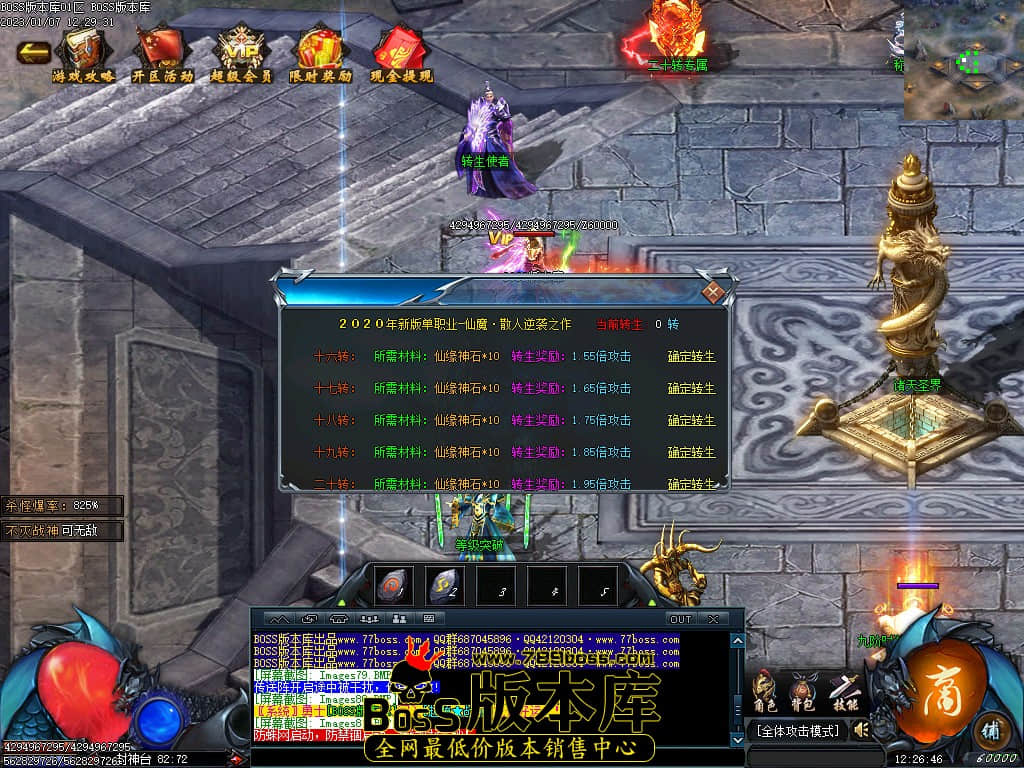Show the 限时奖励 timed rewards

click(321, 53)
